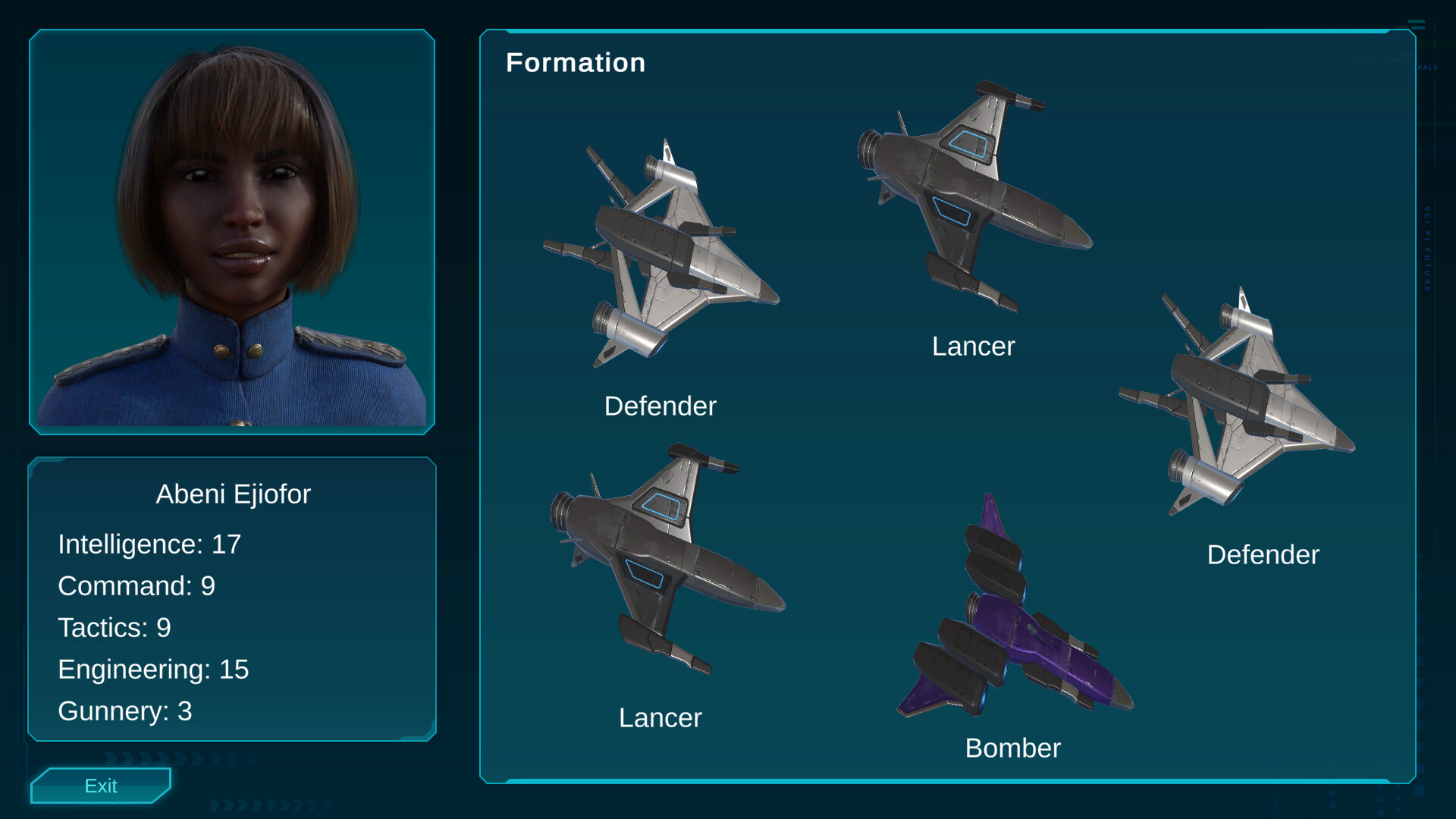
Task: Click Abeni Ejiofor's portrait
Action: tap(231, 231)
